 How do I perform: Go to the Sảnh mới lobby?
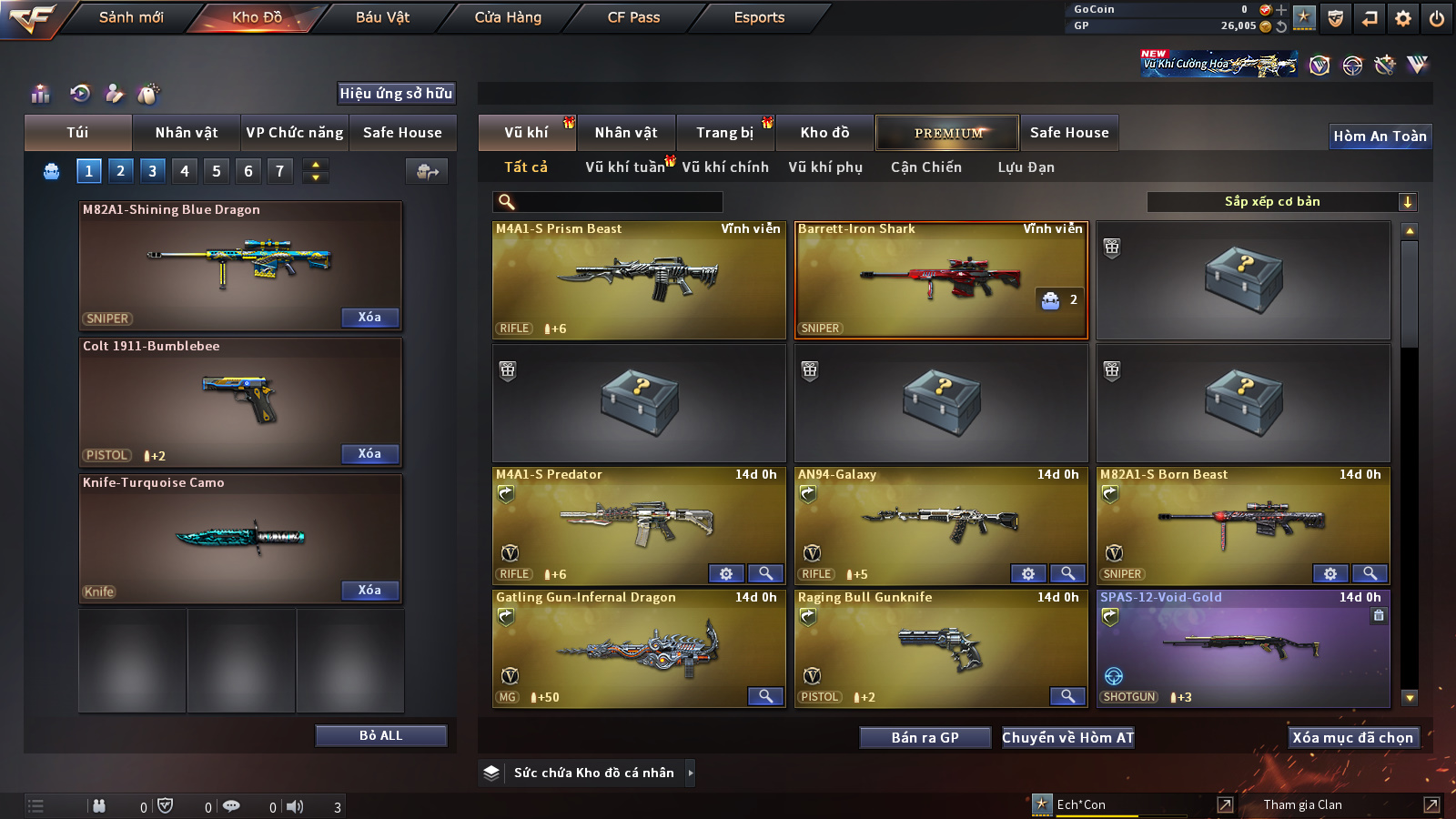tap(131, 17)
